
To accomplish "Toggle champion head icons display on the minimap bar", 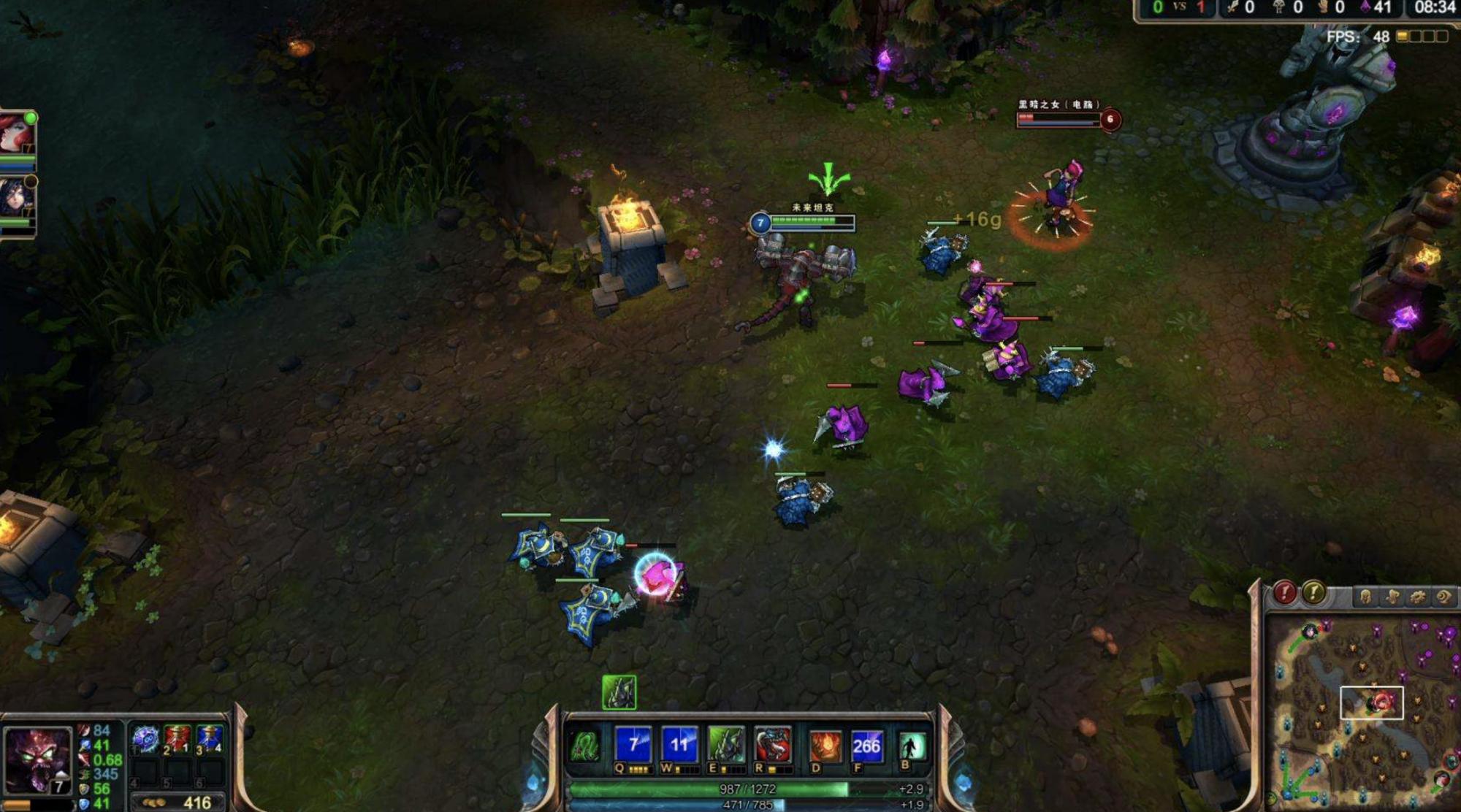I will pos(1366,597).
